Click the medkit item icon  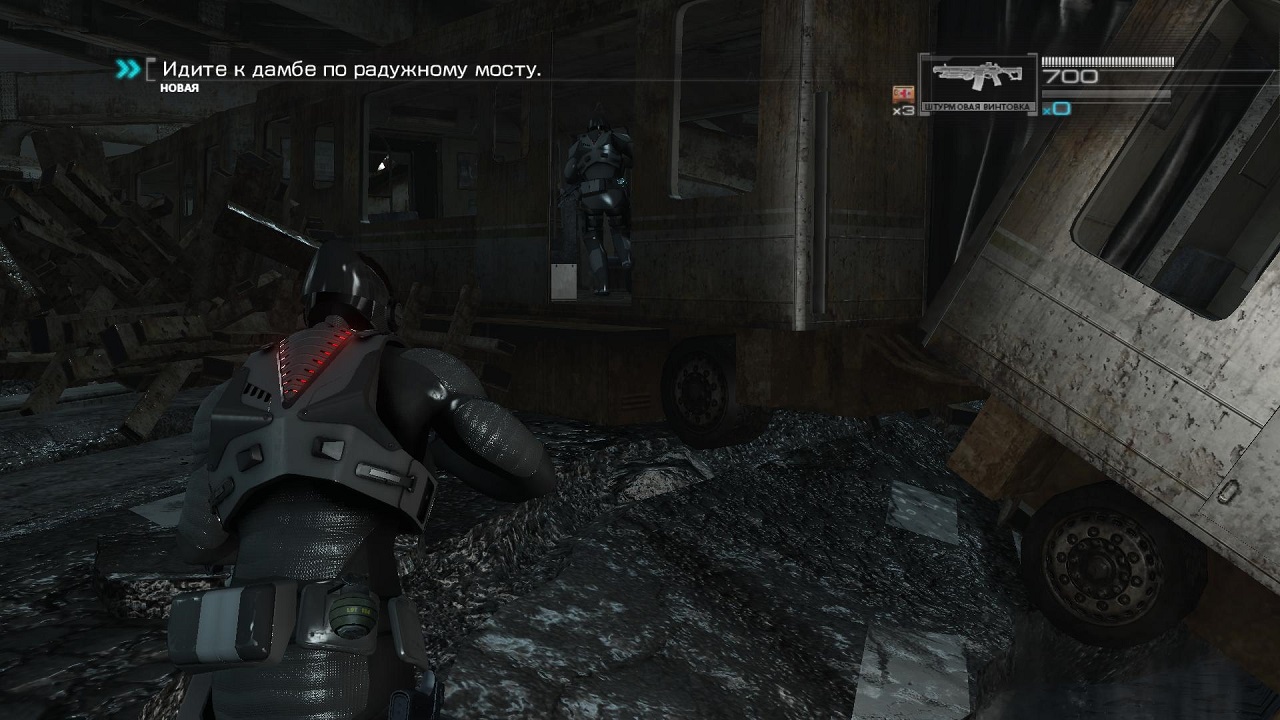[x=903, y=94]
